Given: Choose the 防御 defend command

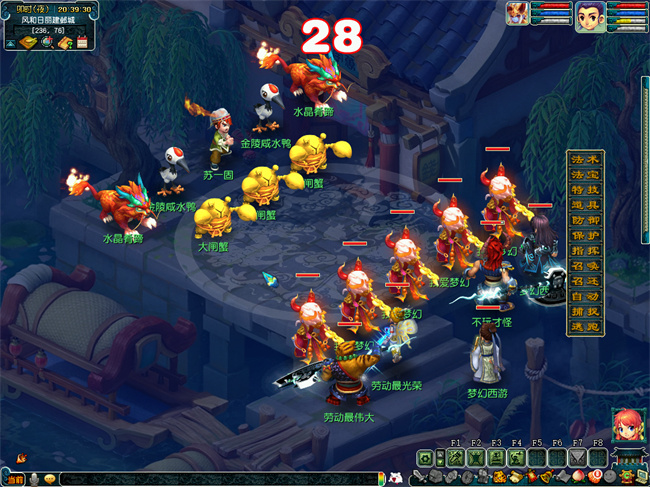Looking at the screenshot, I should point(585,220).
